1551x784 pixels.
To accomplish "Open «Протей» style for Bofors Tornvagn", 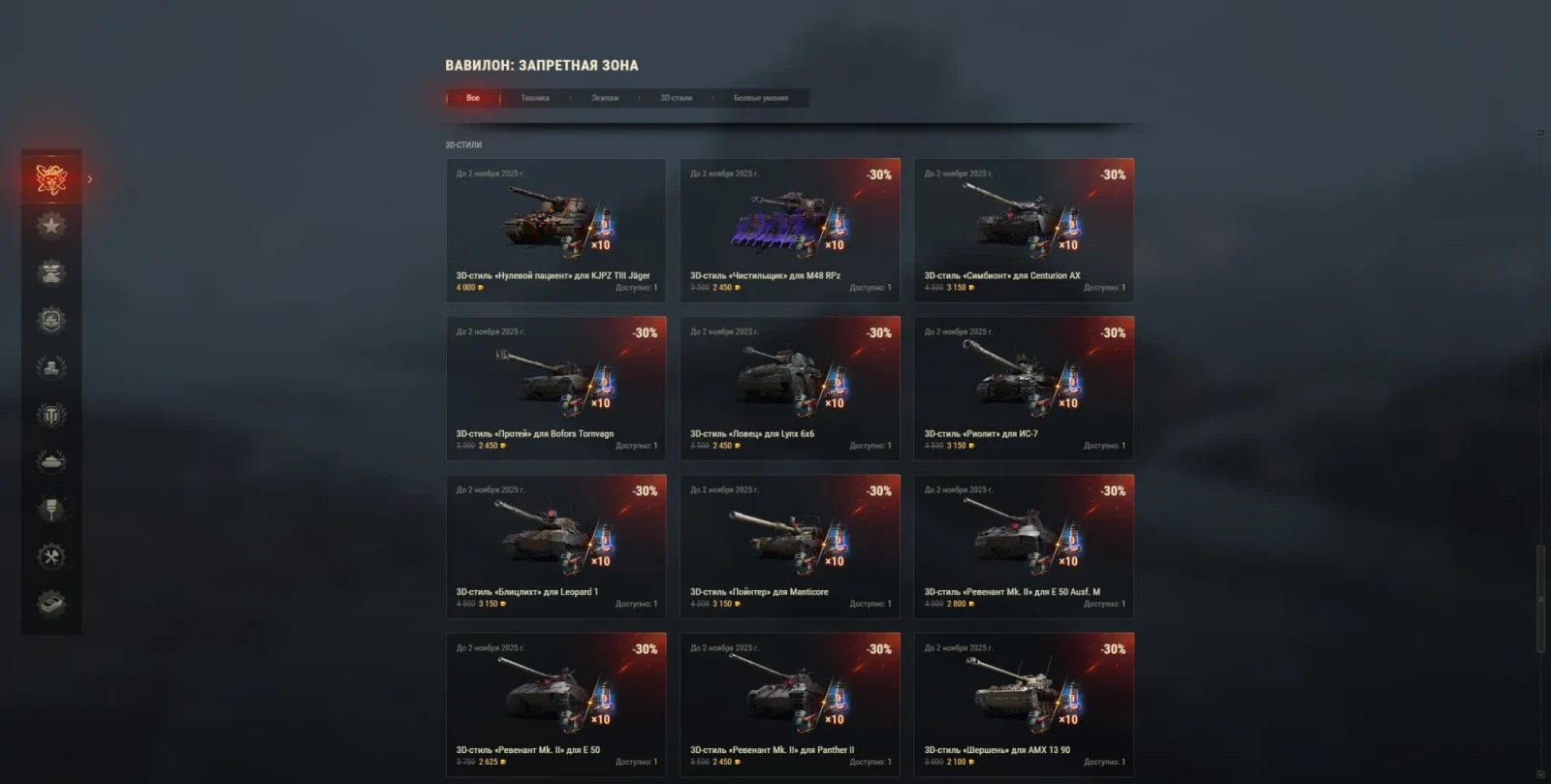I will (555, 389).
